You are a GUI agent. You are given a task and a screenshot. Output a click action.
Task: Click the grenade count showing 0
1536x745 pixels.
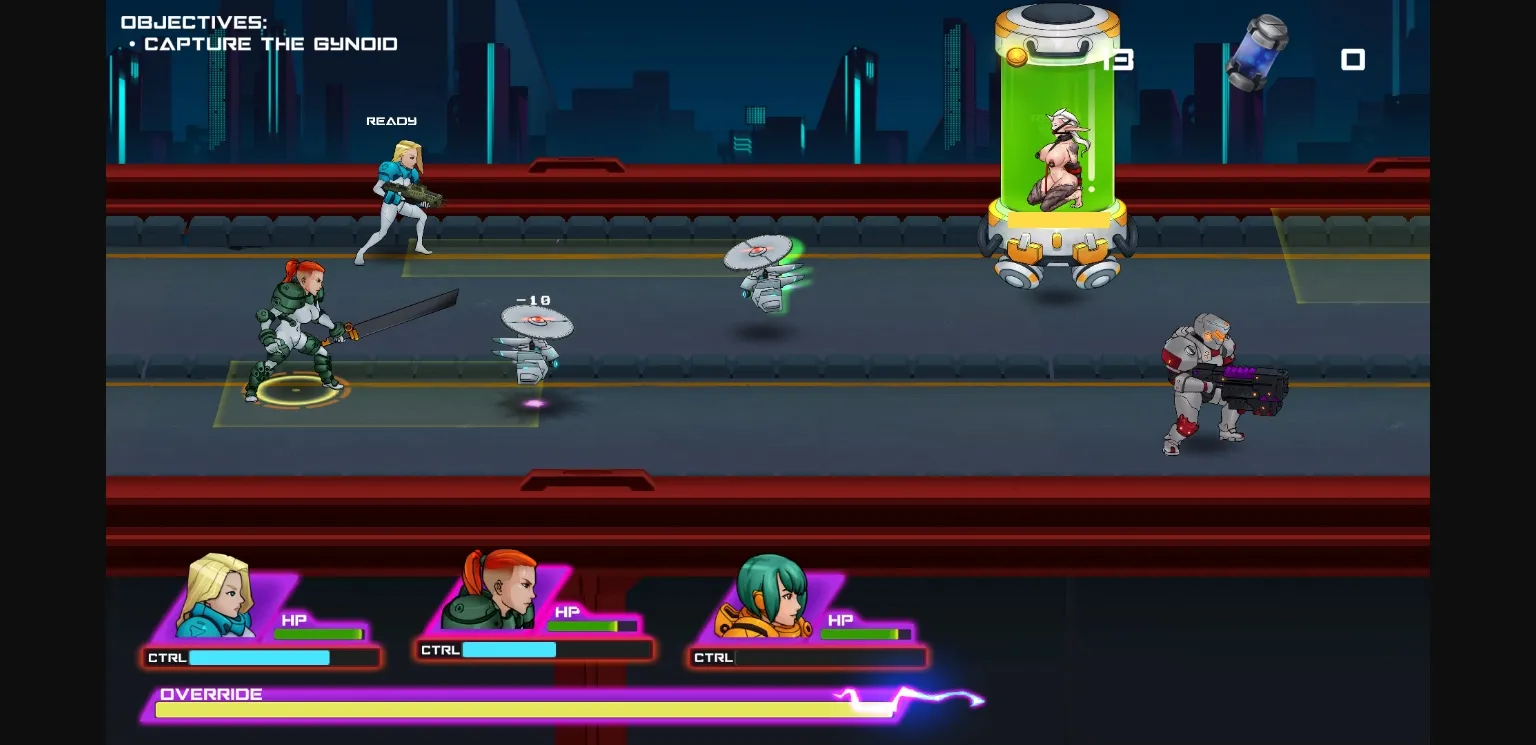(1353, 60)
